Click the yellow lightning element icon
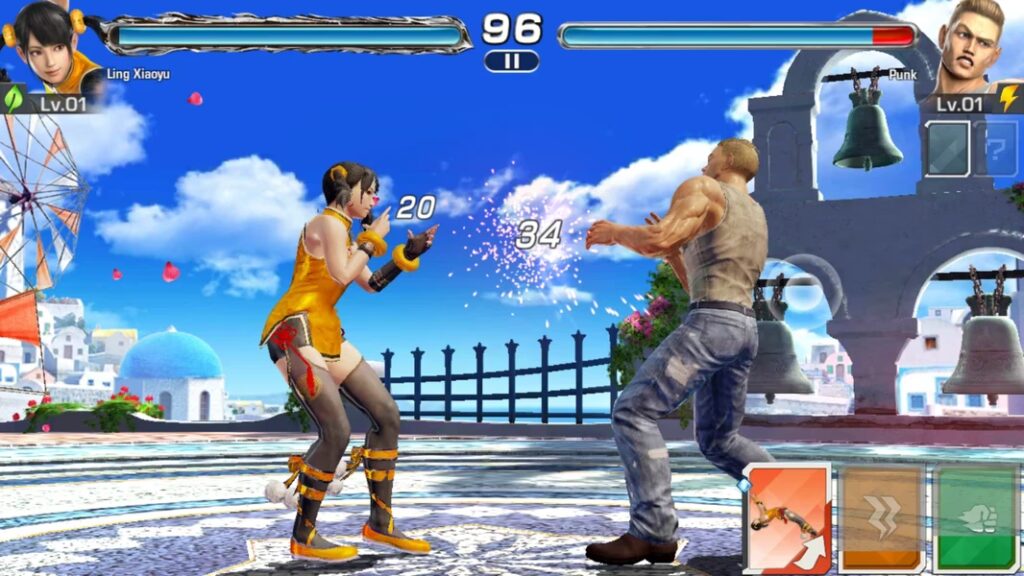Viewport: 1024px width, 576px height. (1008, 99)
